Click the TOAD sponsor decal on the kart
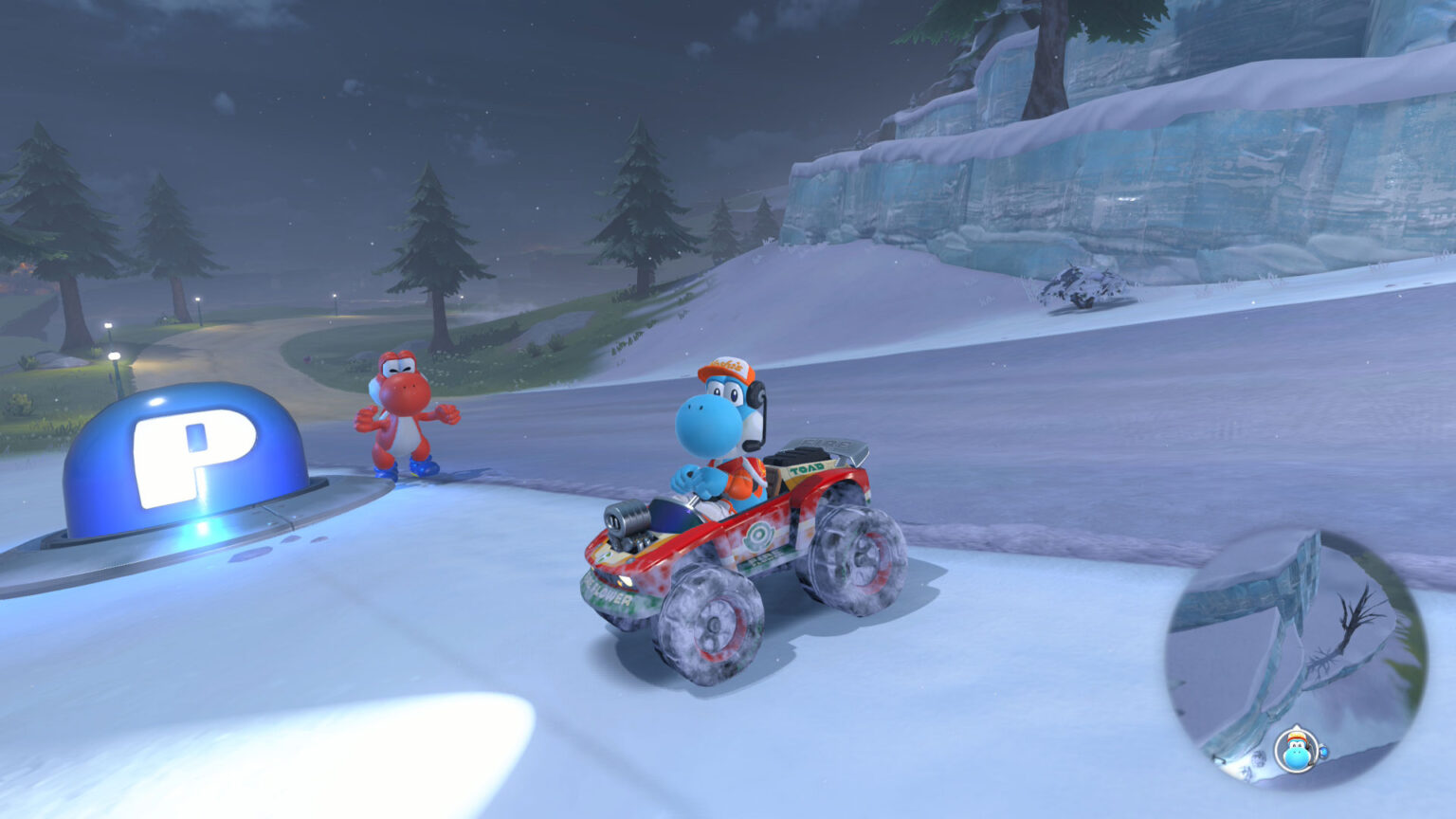 [x=806, y=469]
